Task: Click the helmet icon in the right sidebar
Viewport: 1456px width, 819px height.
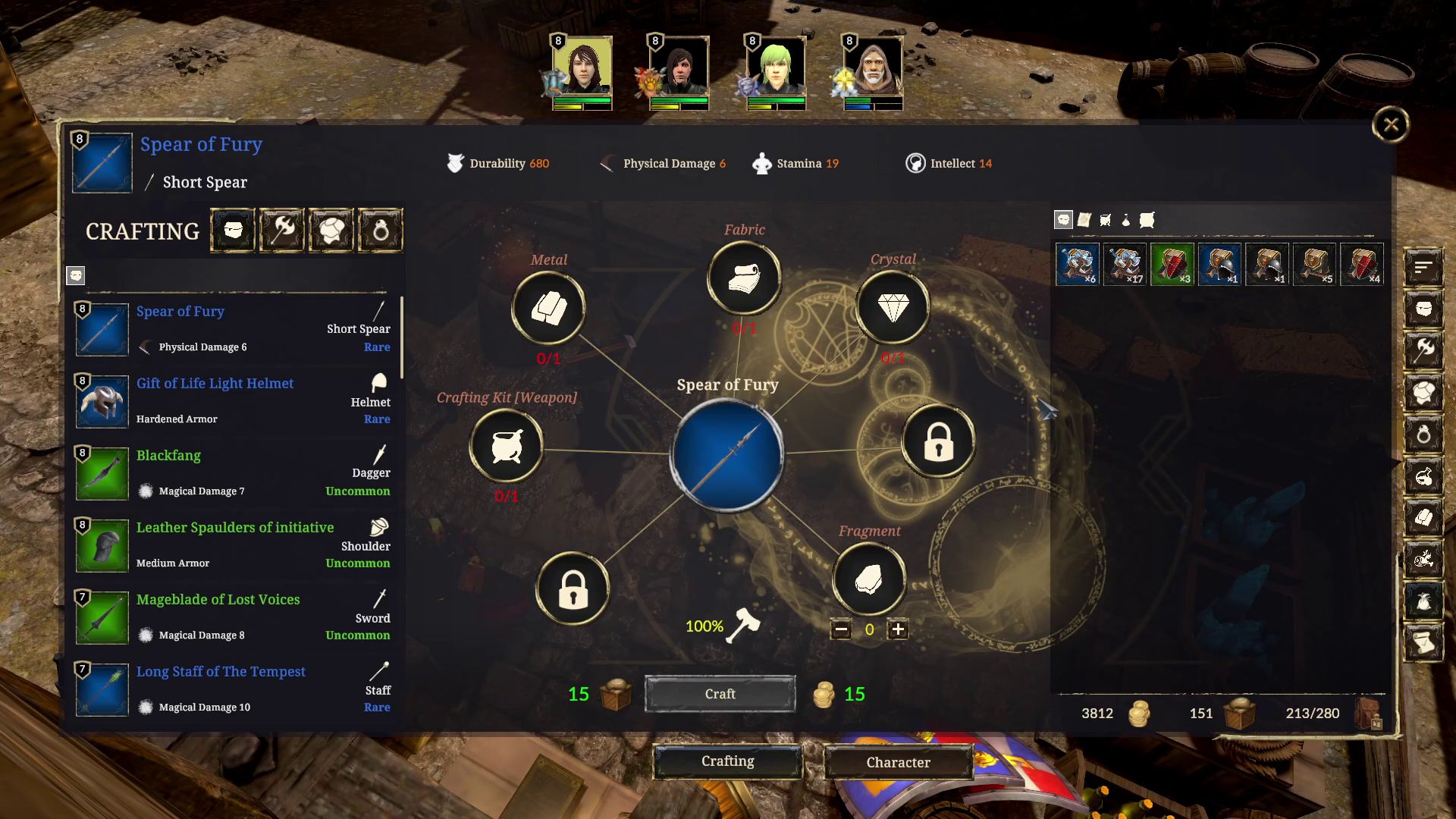Action: (x=1424, y=309)
